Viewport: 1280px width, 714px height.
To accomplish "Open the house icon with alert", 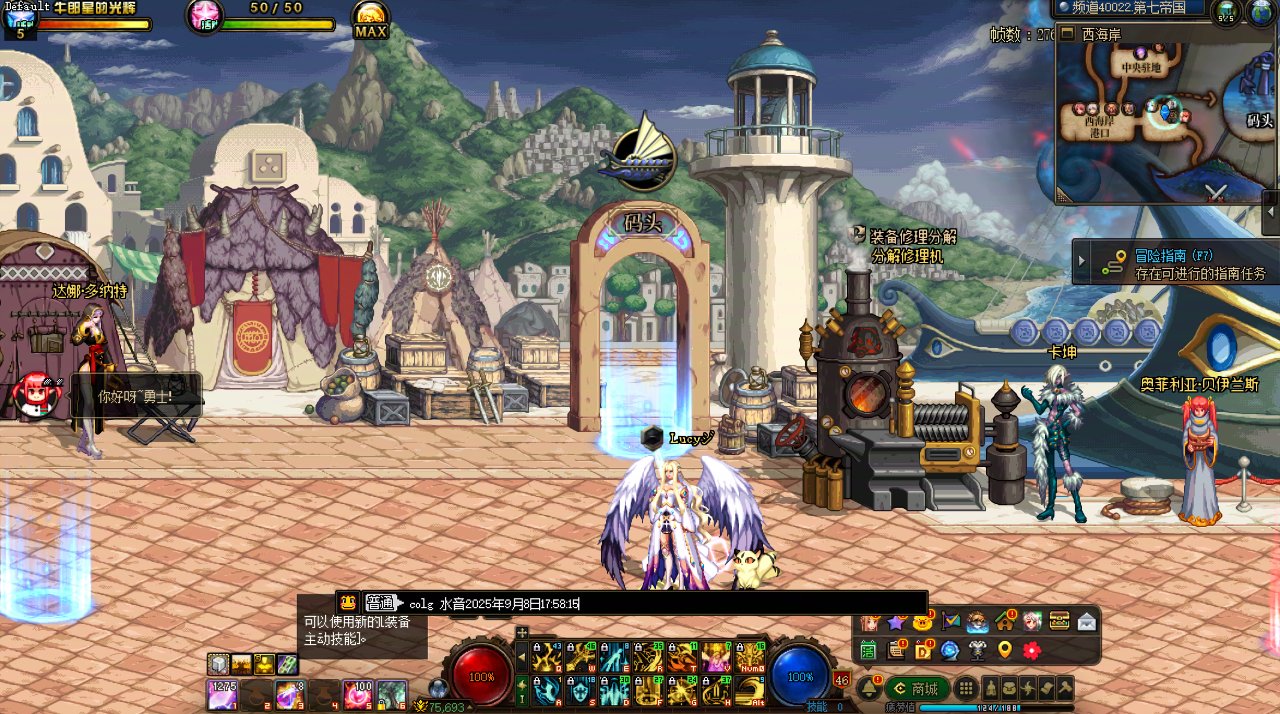I will coord(1005,622).
